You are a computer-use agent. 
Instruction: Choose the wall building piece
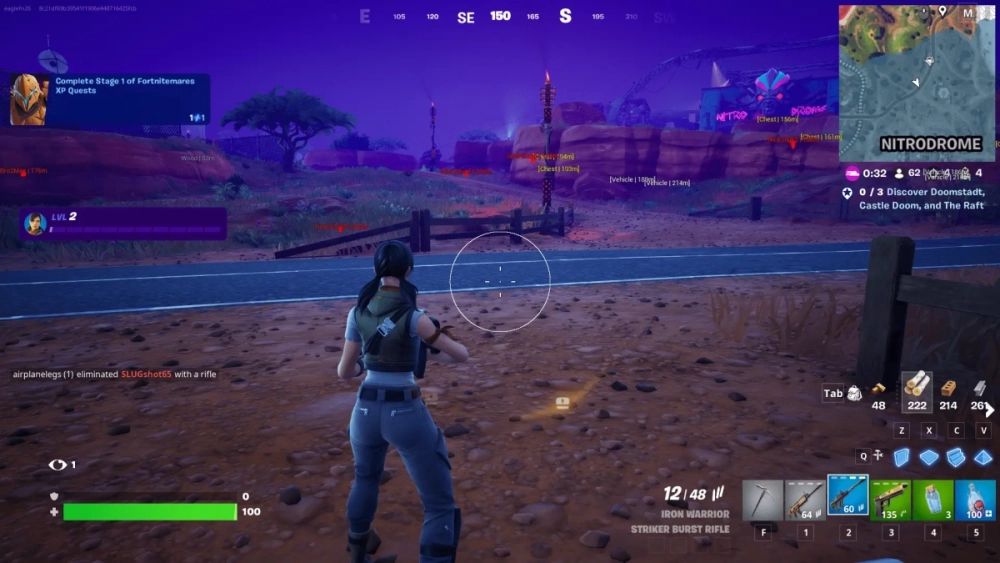coord(902,457)
